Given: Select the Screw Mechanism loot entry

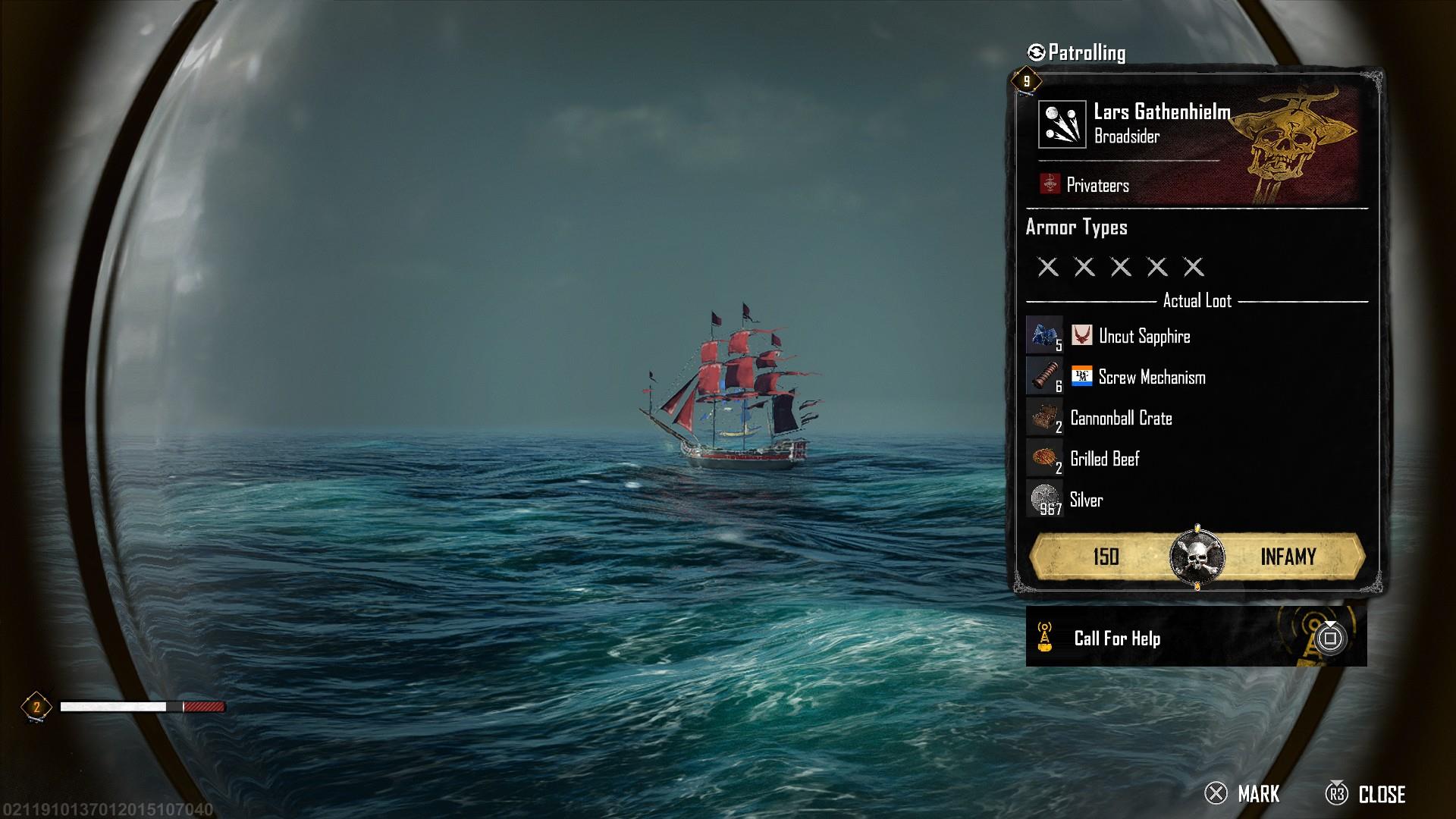Looking at the screenshot, I should pos(1151,377).
